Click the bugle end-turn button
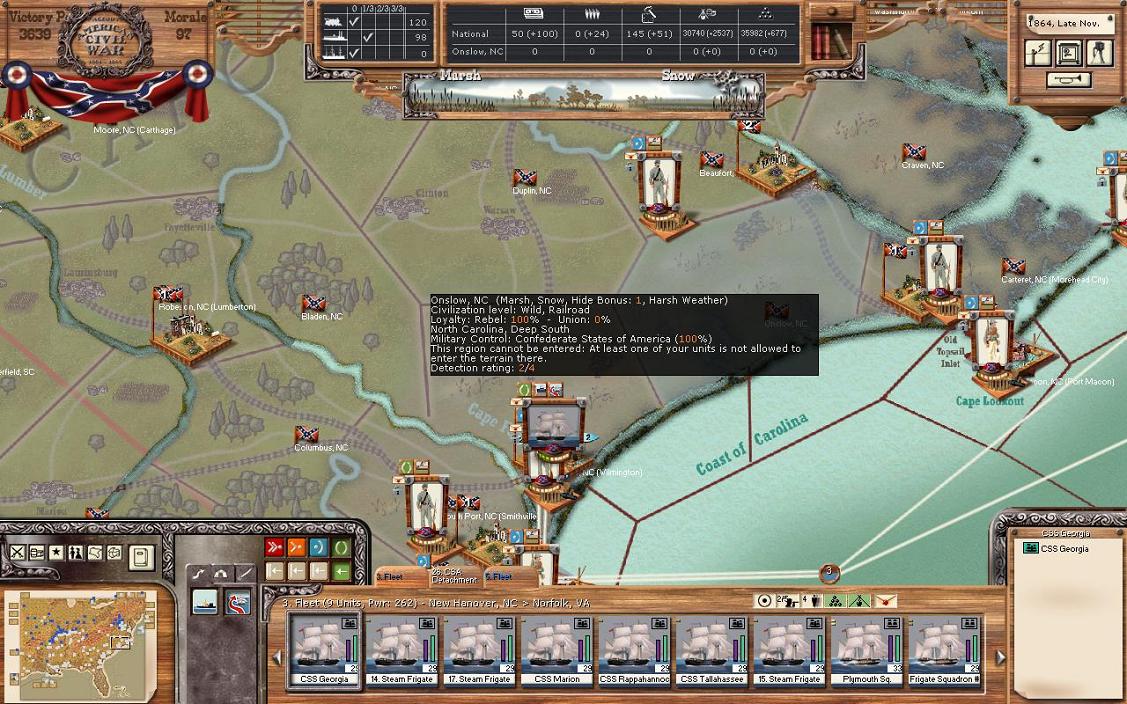The image size is (1127, 704). pos(1069,80)
